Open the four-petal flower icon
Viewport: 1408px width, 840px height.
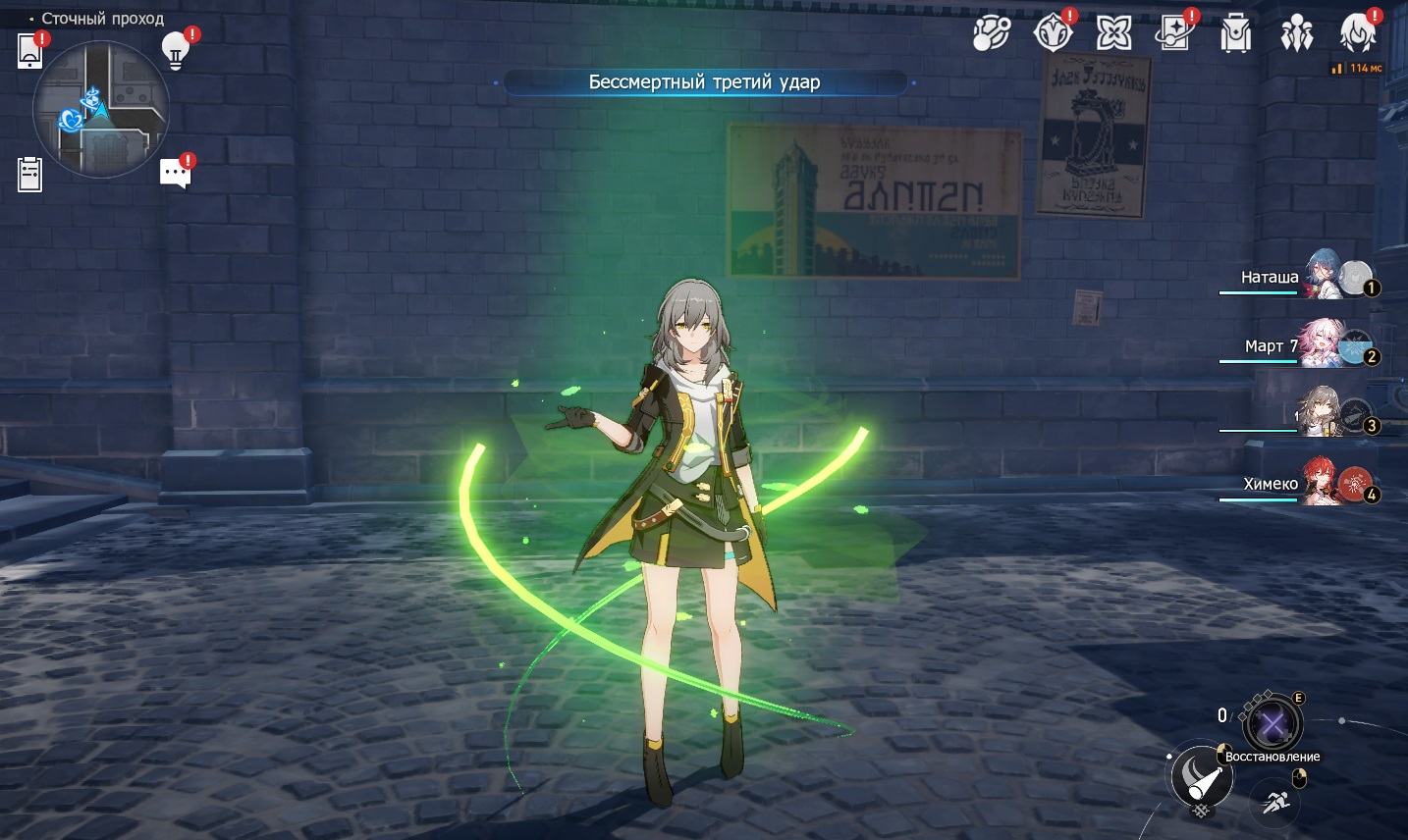pos(1113,33)
